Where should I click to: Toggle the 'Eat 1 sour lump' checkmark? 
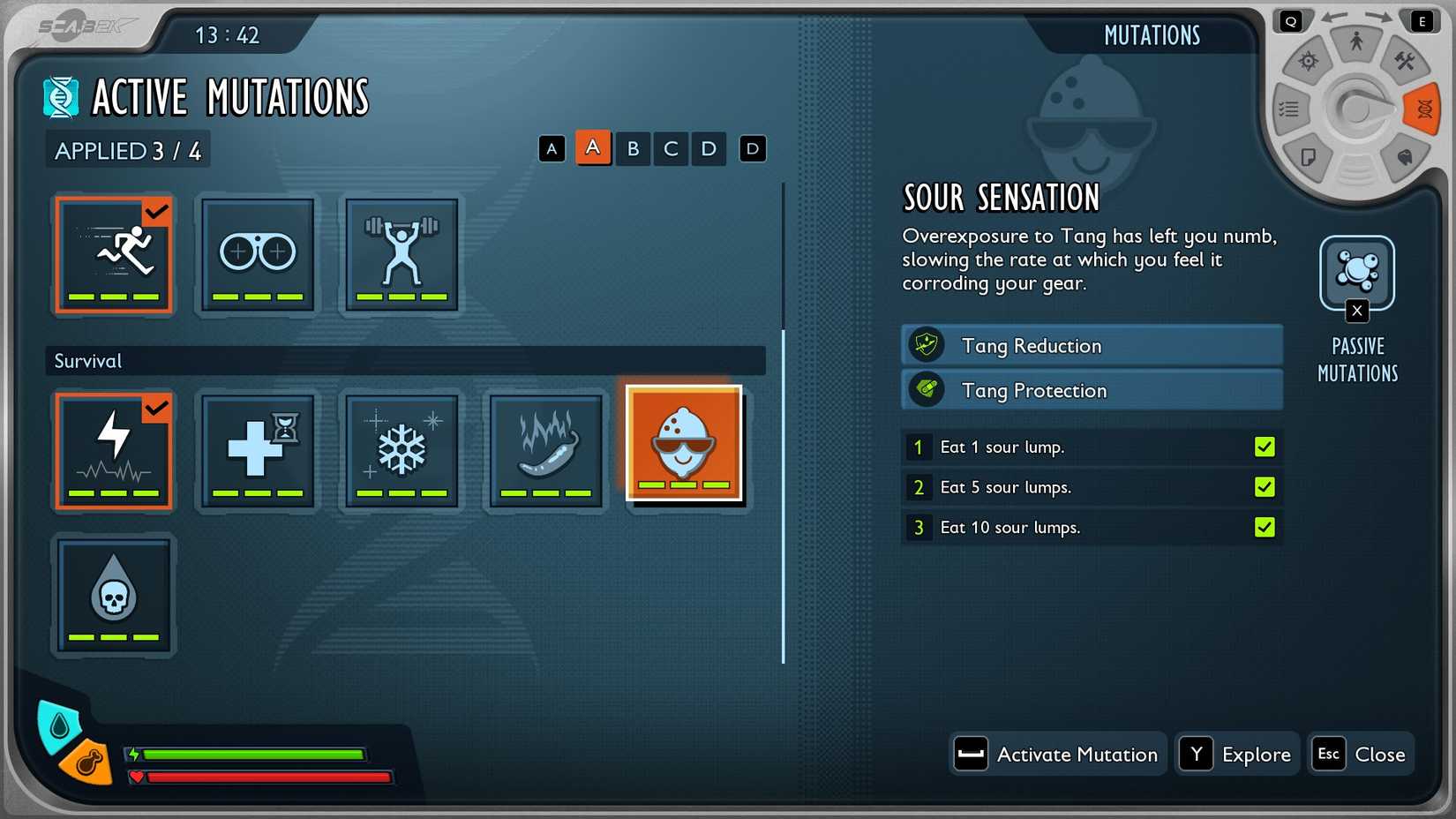click(x=1265, y=447)
